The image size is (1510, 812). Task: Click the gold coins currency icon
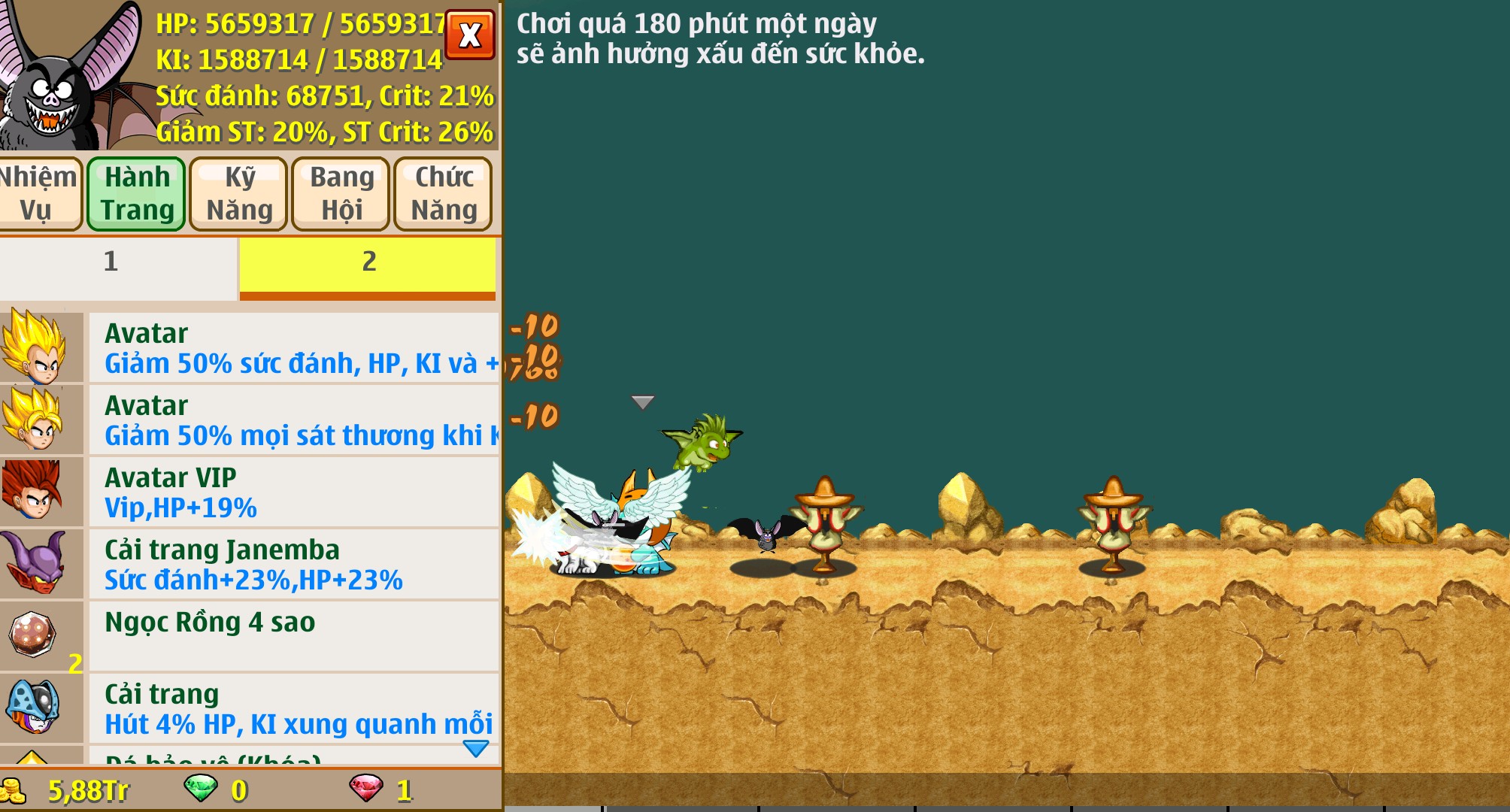(14, 790)
